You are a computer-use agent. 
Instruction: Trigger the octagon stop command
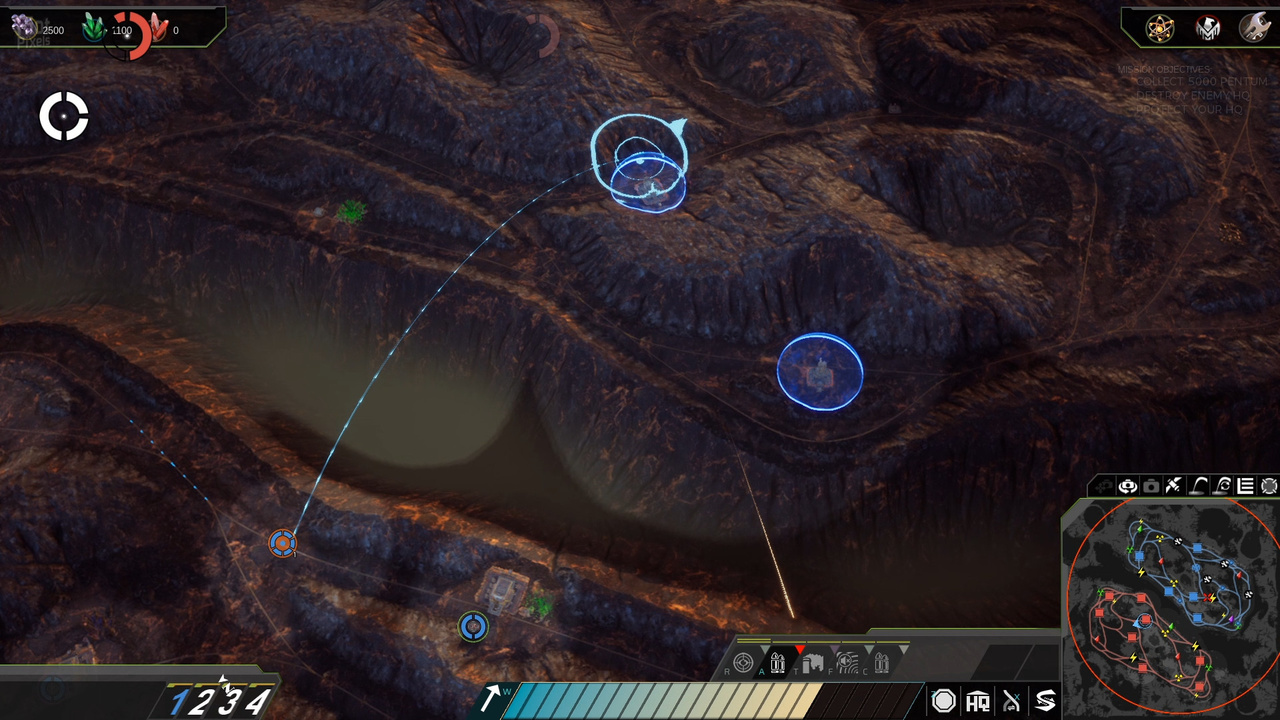click(943, 701)
